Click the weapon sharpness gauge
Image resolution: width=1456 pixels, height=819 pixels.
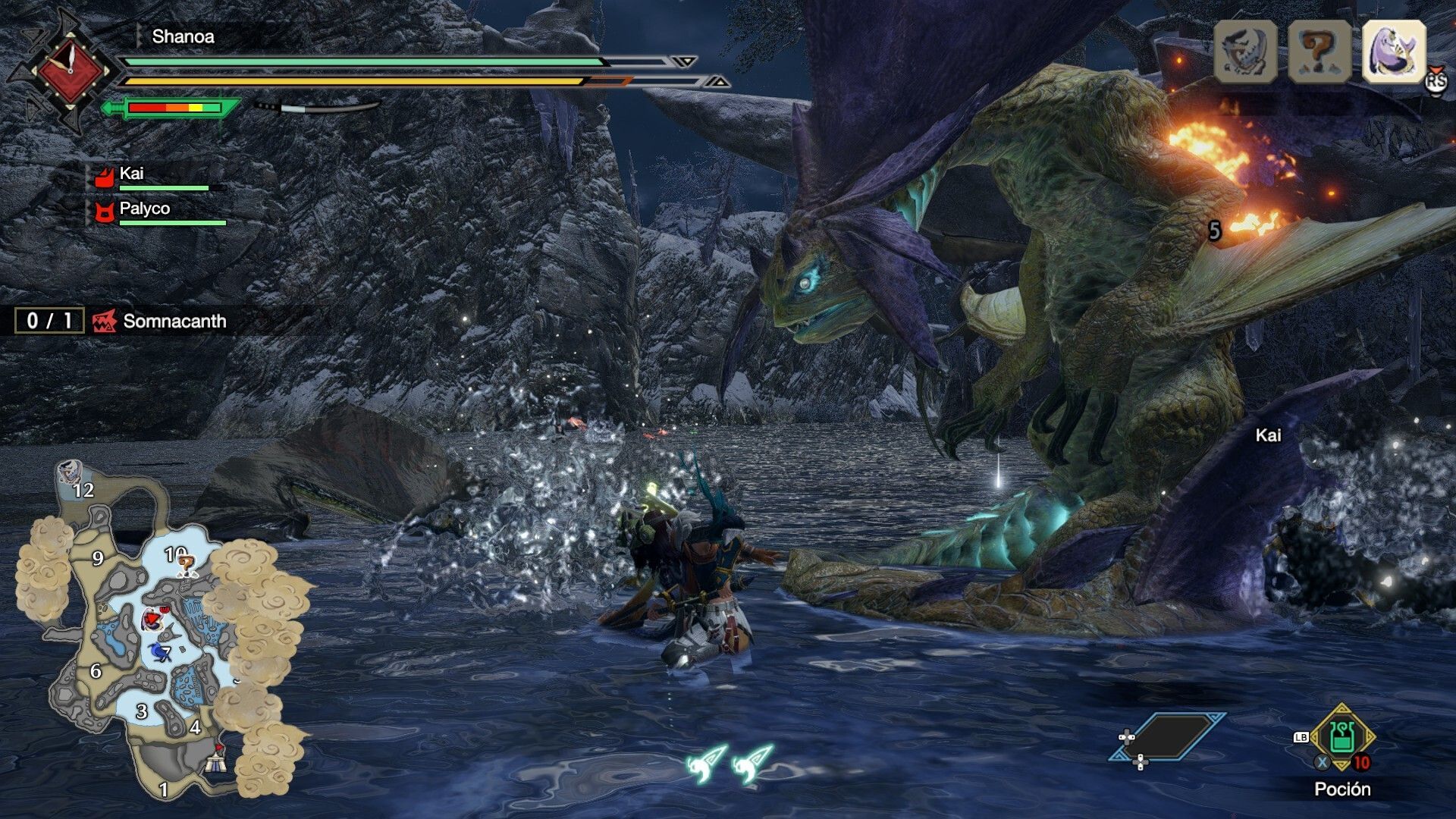click(174, 108)
